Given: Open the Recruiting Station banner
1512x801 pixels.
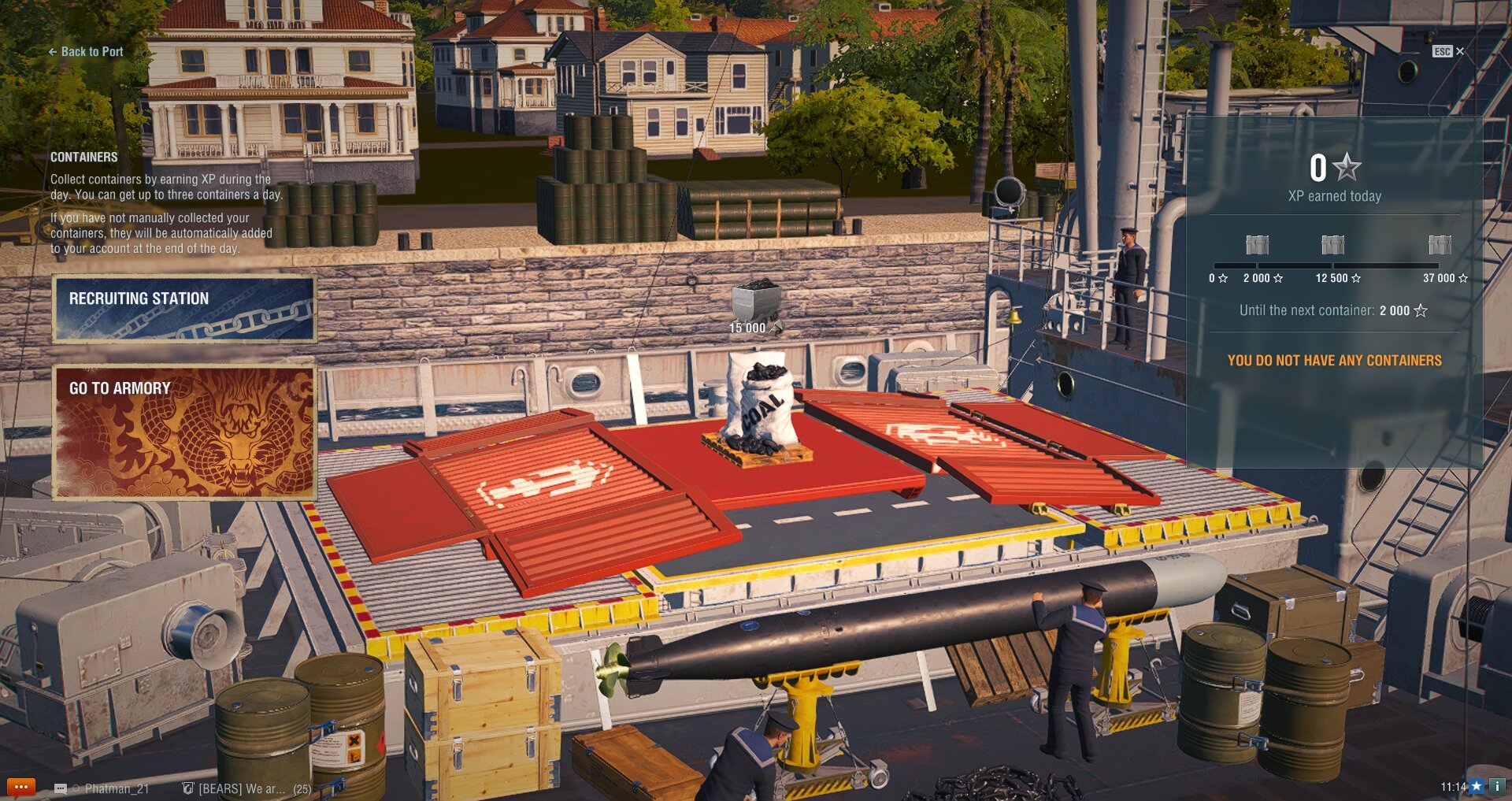Looking at the screenshot, I should [x=184, y=308].
